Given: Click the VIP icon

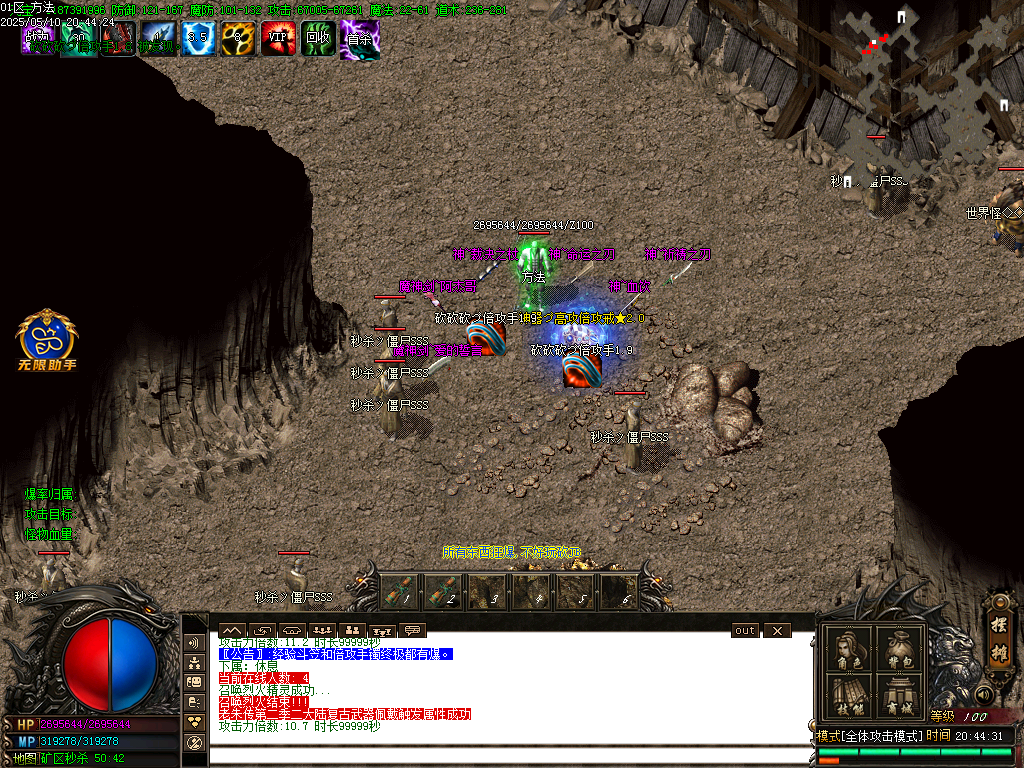Looking at the screenshot, I should coord(278,38).
